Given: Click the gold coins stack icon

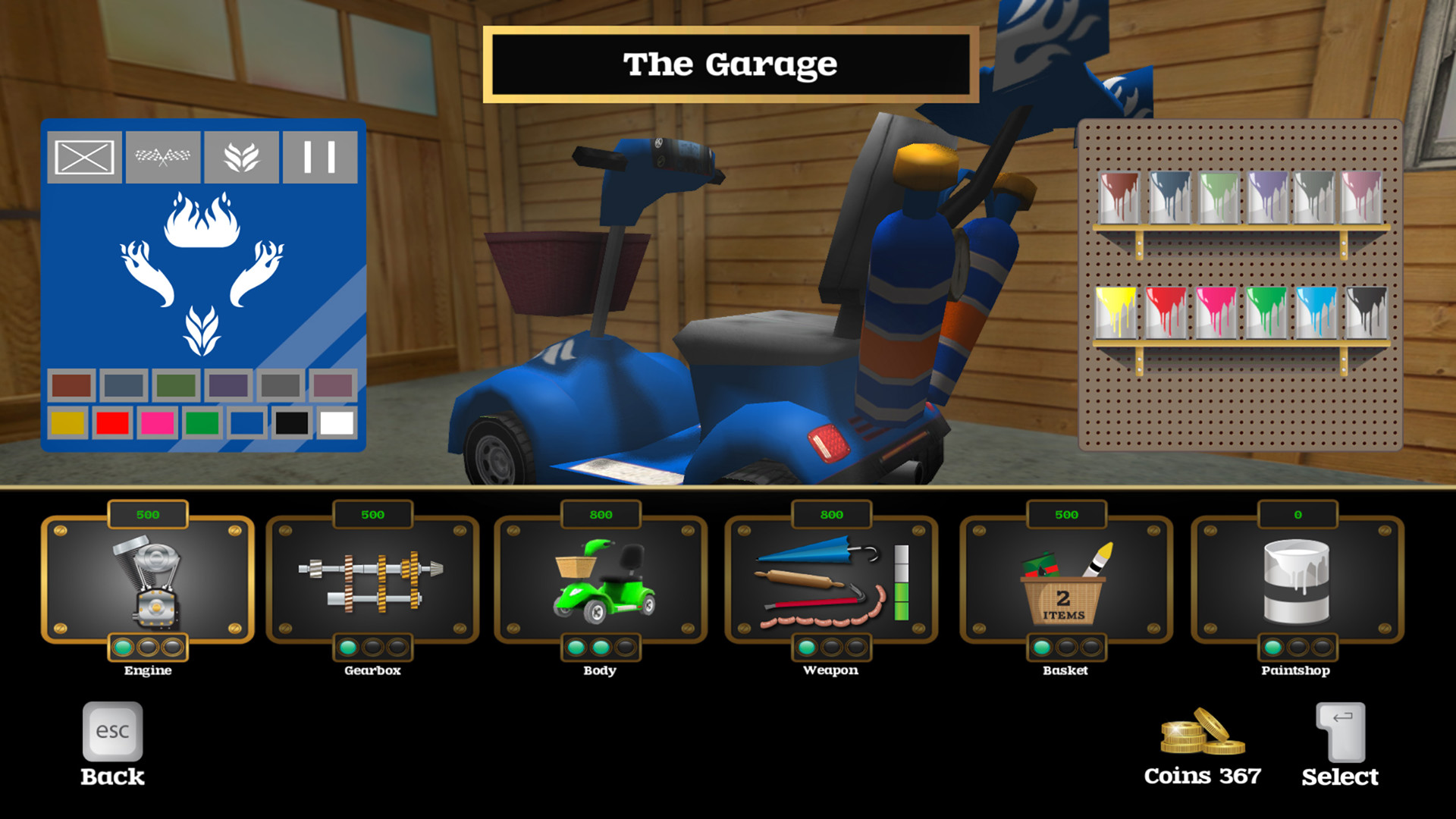Looking at the screenshot, I should (1203, 732).
